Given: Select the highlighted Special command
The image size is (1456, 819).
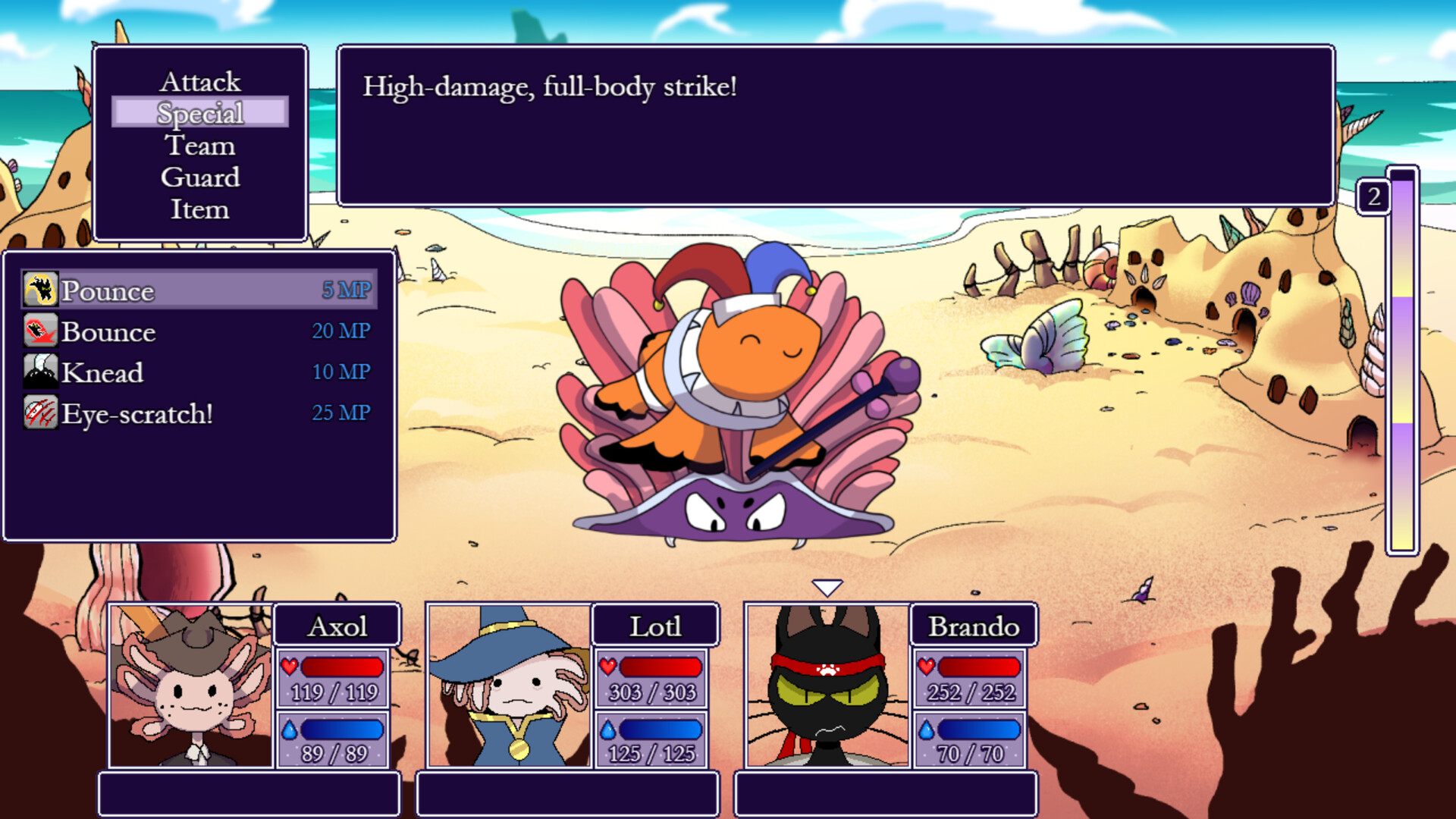Looking at the screenshot, I should (x=201, y=112).
